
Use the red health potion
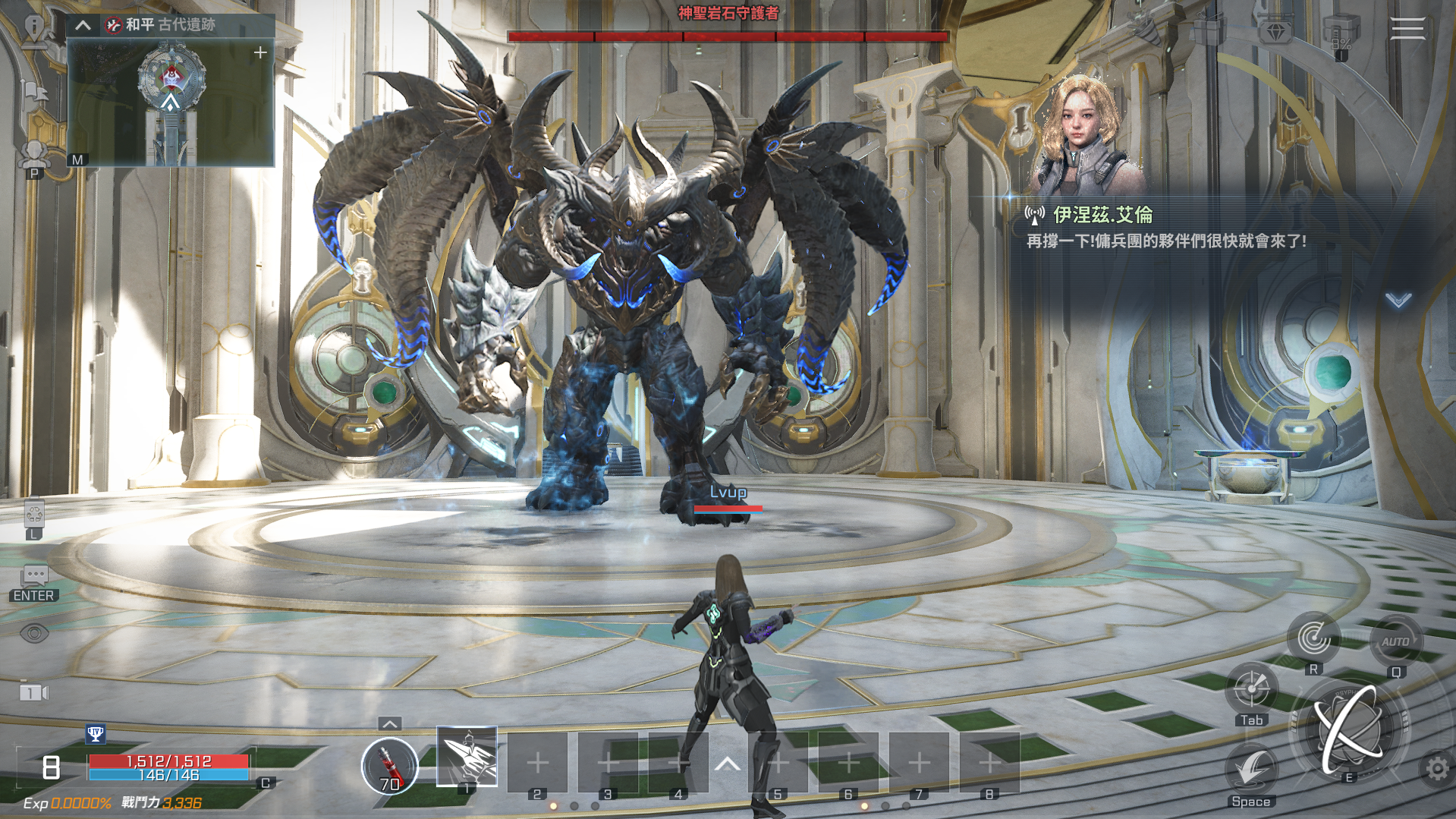click(389, 765)
